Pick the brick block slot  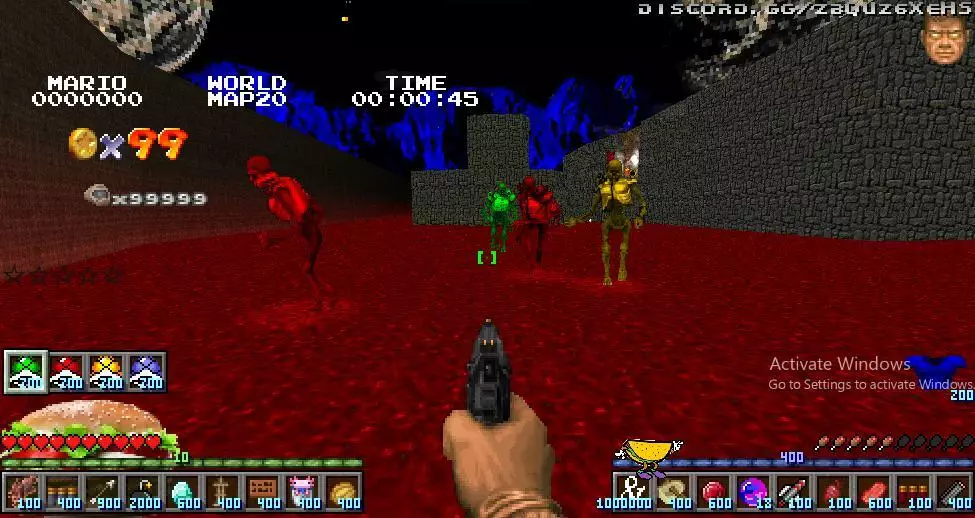coord(263,492)
